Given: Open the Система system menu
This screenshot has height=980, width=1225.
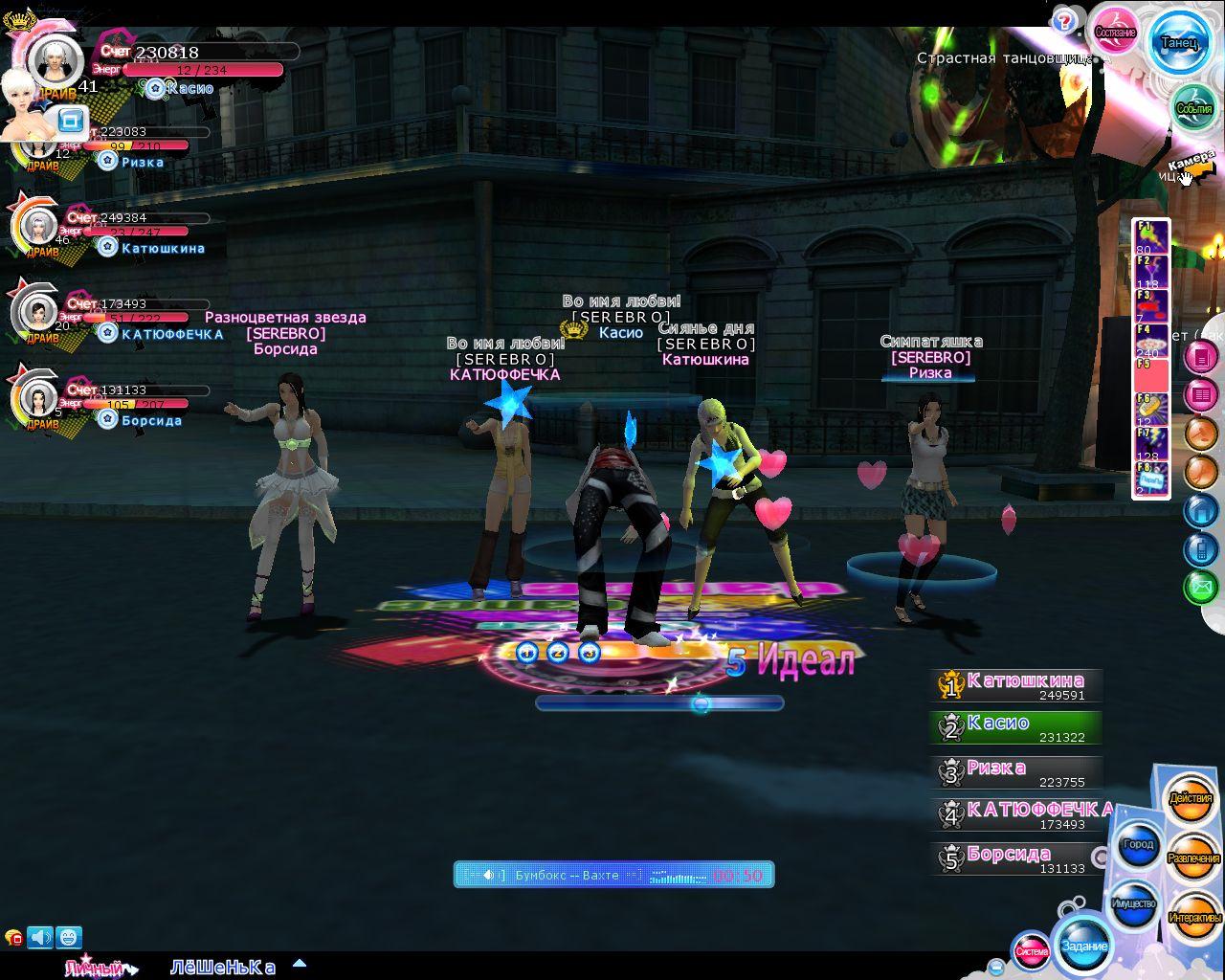Looking at the screenshot, I should 1032,951.
